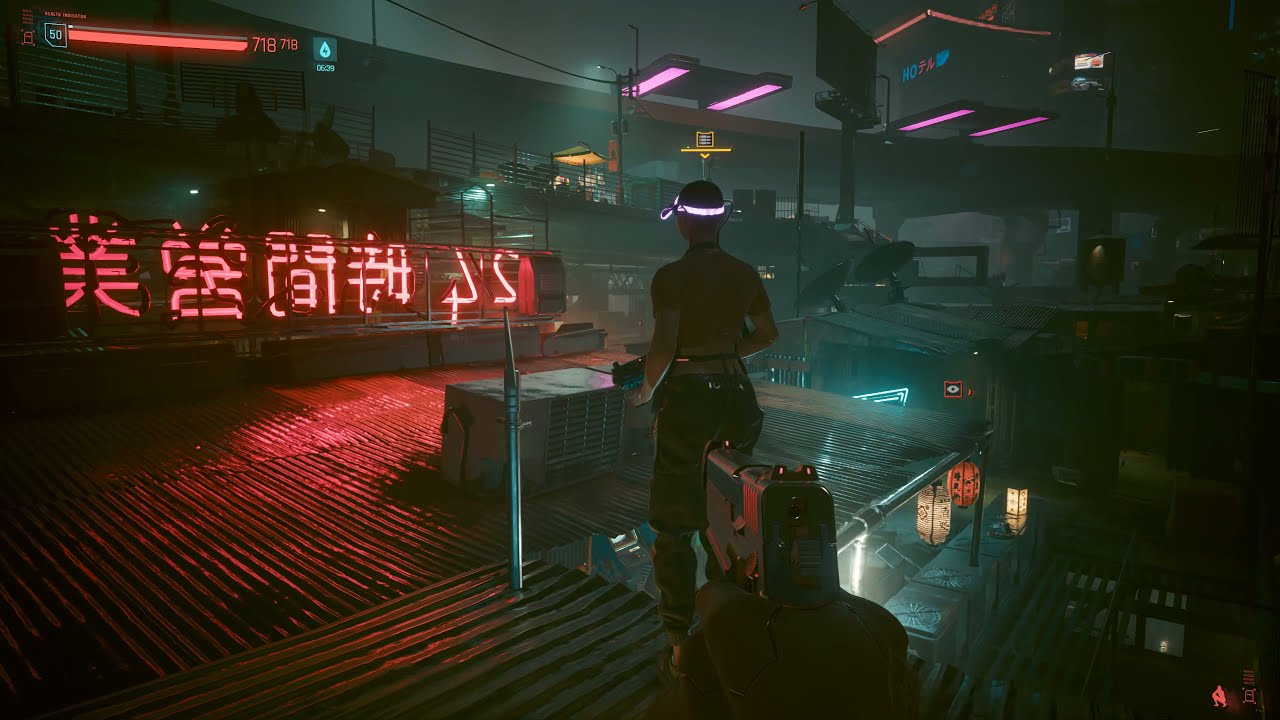
Task: Click the HEALTH INDICATOR label
Action: (x=66, y=14)
